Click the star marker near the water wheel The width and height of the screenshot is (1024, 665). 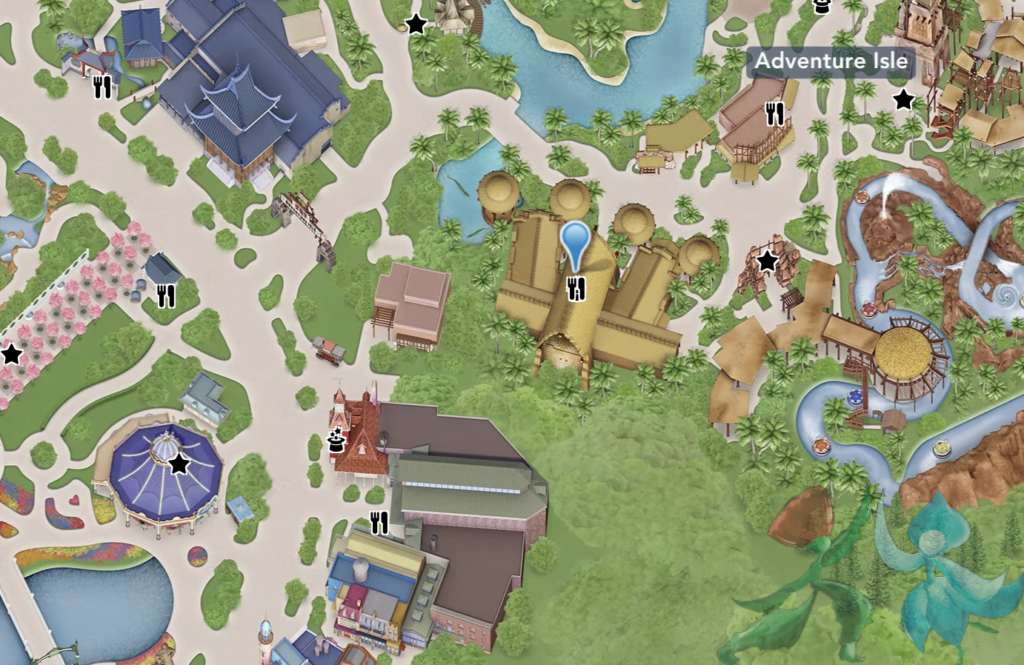tap(416, 24)
